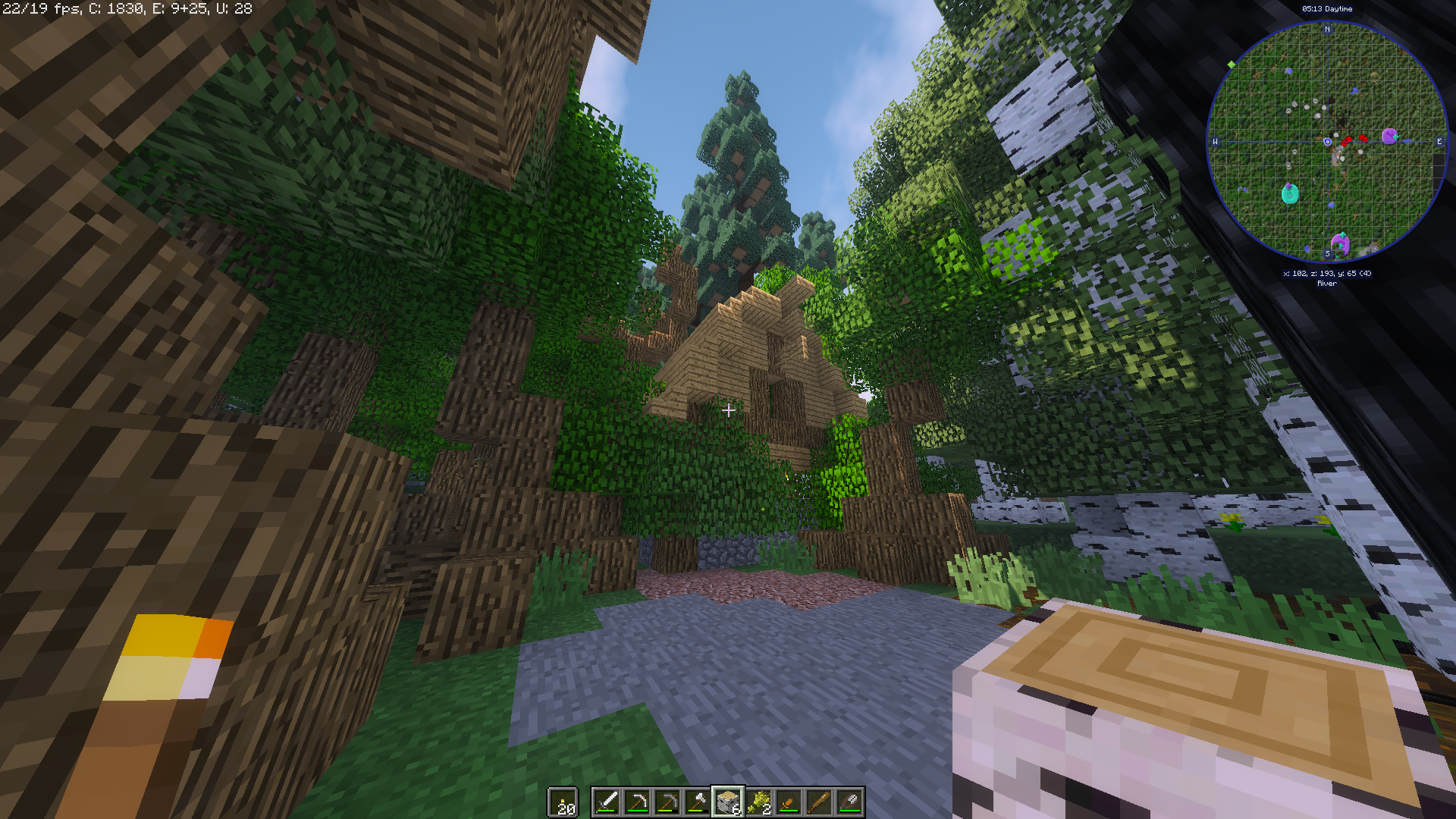Click the selected birch log stack of 6

[x=728, y=802]
